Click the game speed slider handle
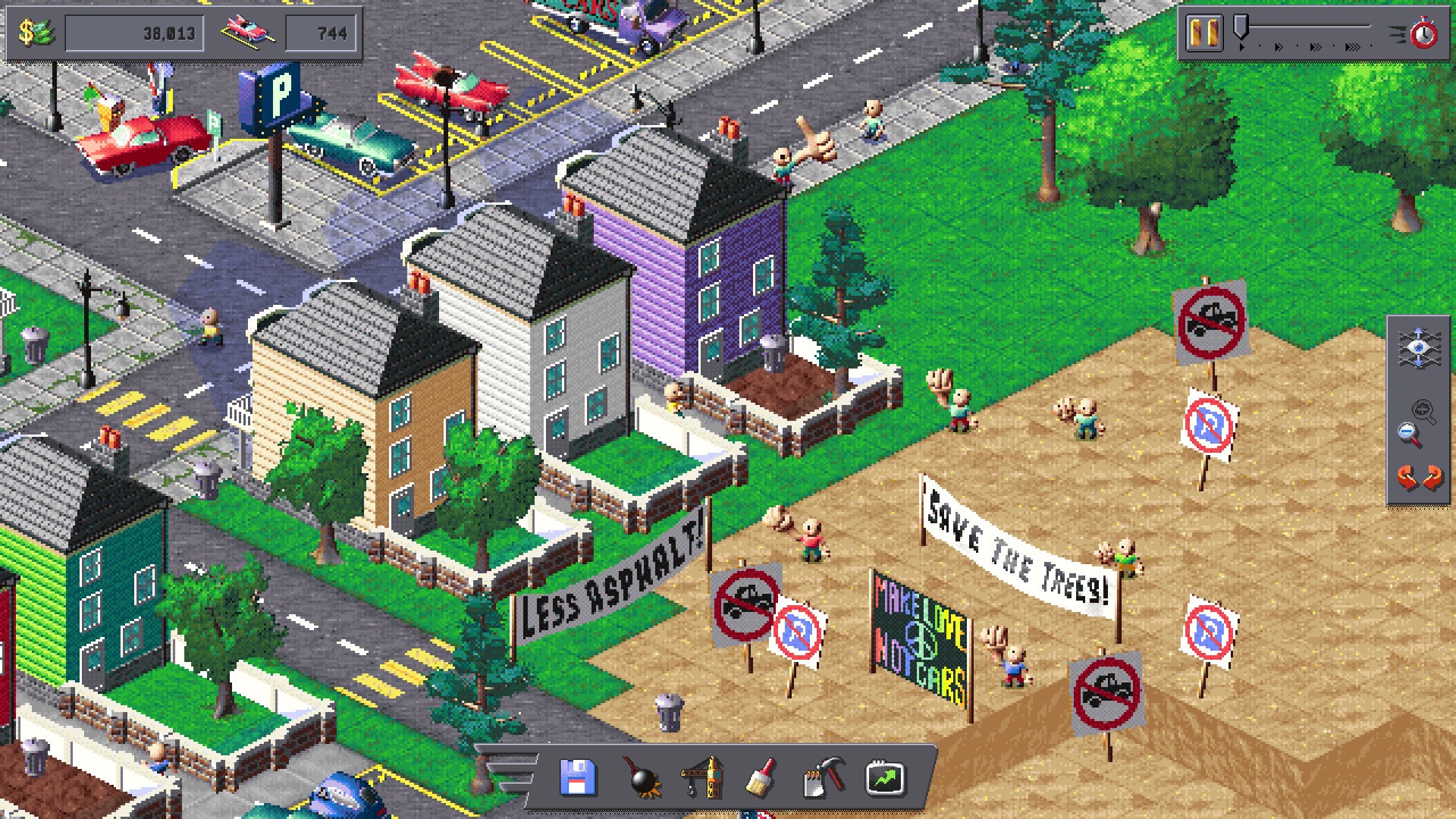1456x819 pixels. (1241, 28)
